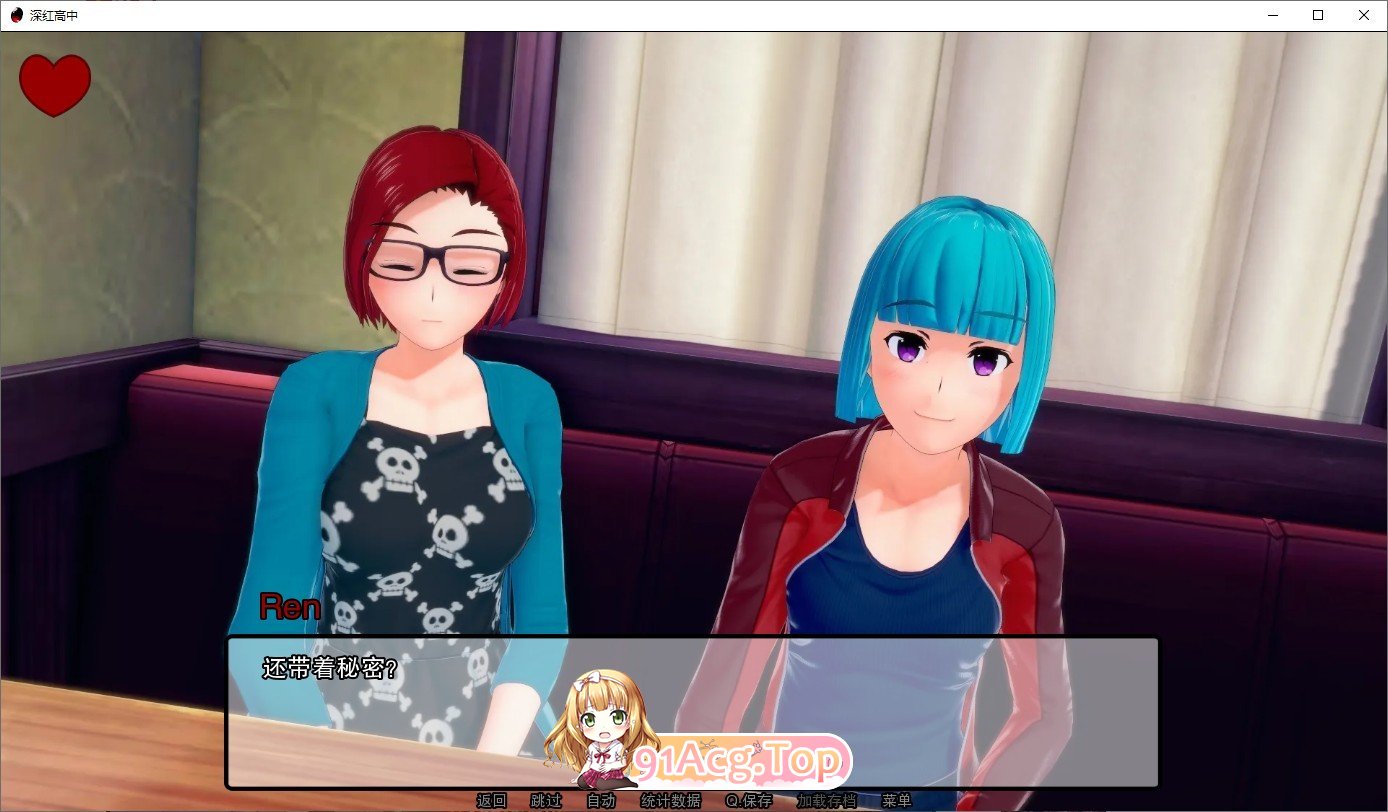
Task: Click the speaker name Ren
Action: pos(289,607)
